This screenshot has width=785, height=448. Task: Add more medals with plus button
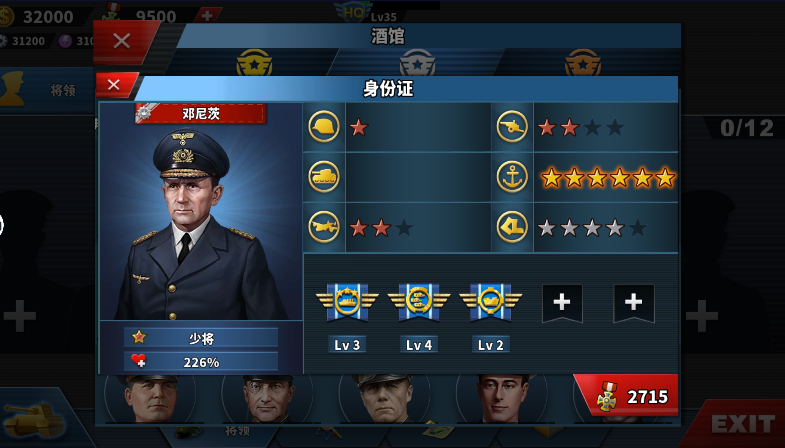(x=207, y=15)
